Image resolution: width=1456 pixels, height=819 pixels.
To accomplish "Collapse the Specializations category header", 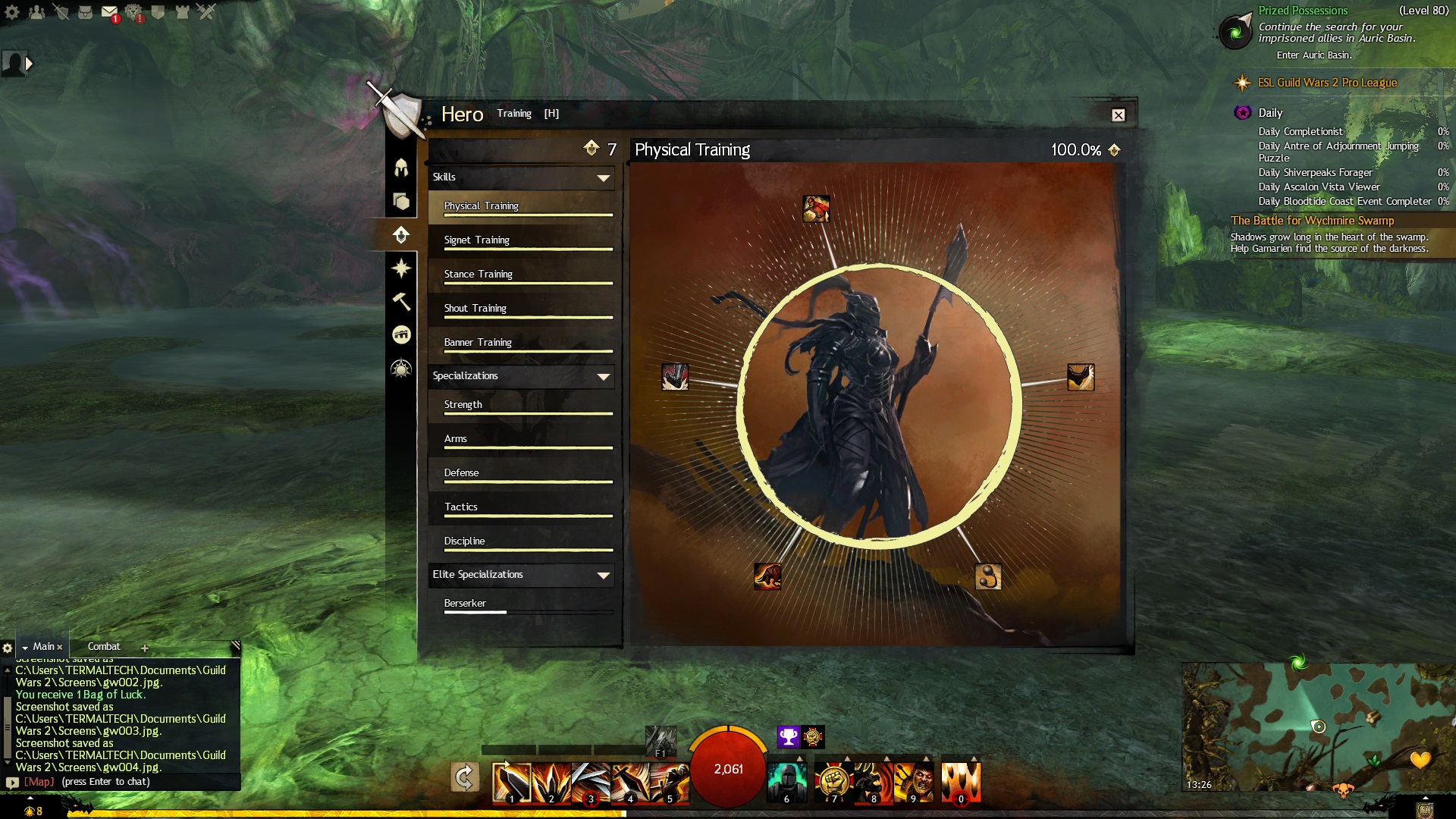I will tap(521, 376).
